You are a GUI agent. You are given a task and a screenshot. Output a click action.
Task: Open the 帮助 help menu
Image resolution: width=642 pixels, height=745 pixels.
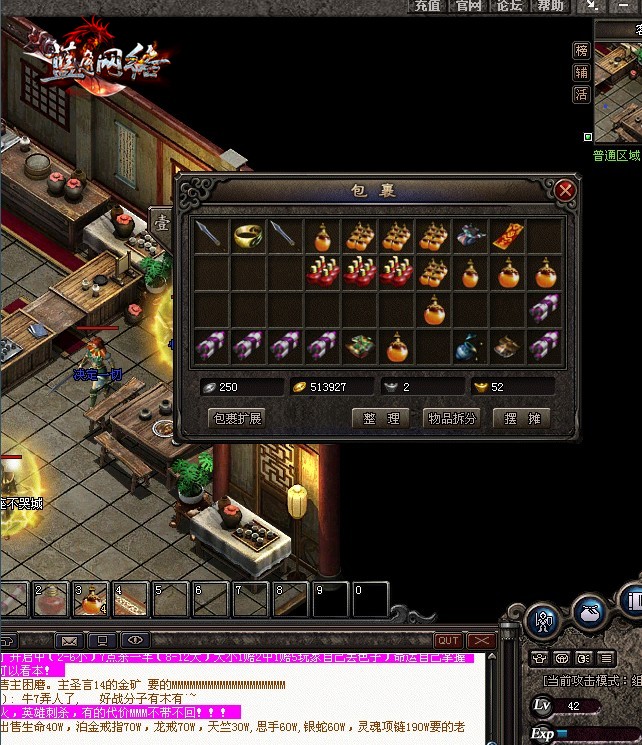[550, 6]
